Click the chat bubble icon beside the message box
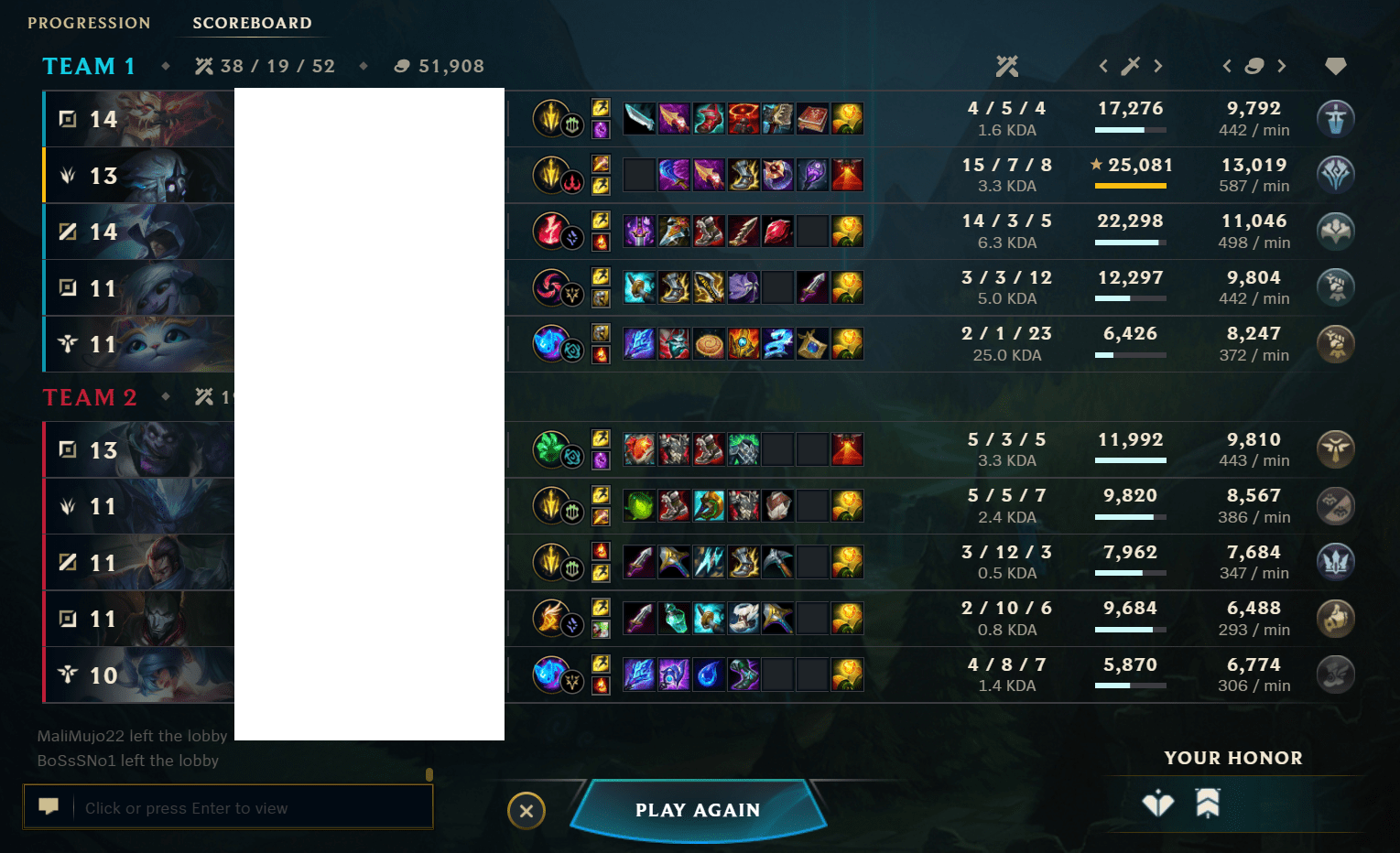1400x853 pixels. 50,806
